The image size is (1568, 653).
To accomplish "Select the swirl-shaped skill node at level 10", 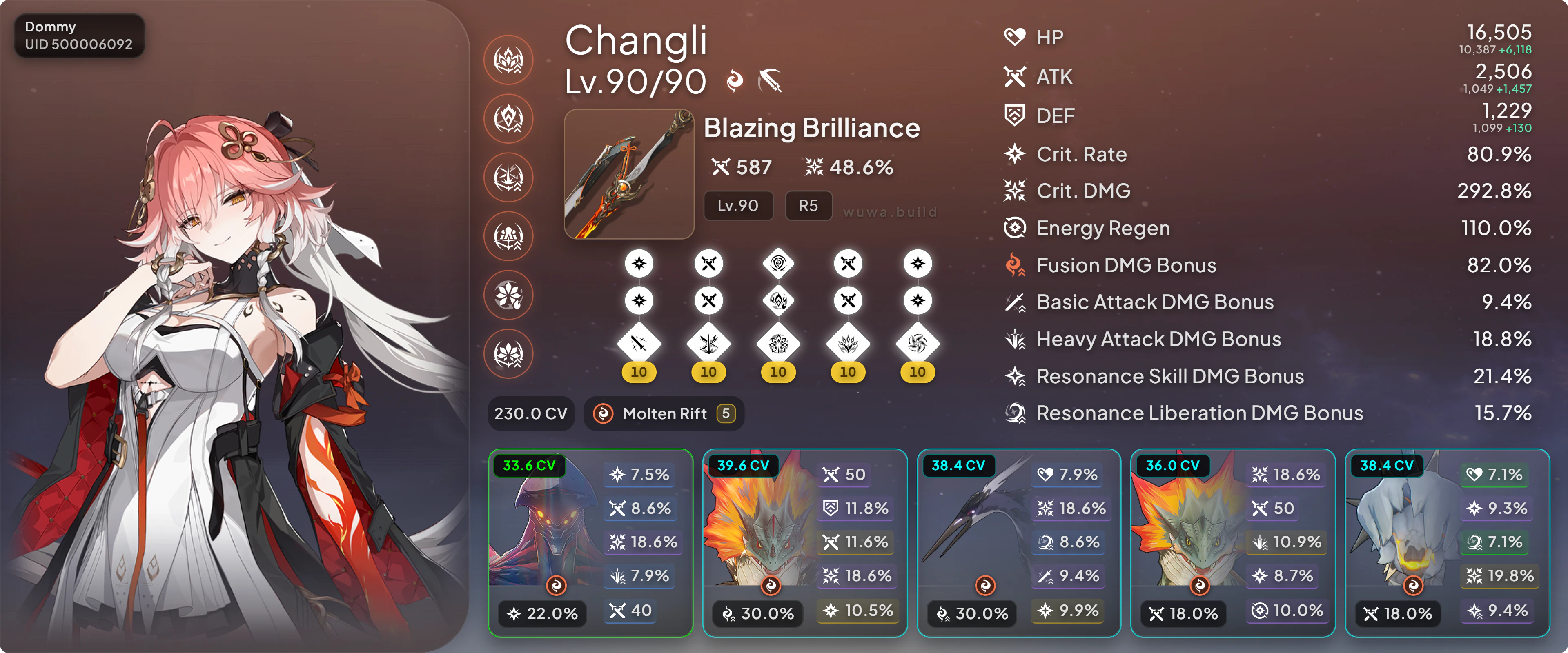I will (x=917, y=344).
